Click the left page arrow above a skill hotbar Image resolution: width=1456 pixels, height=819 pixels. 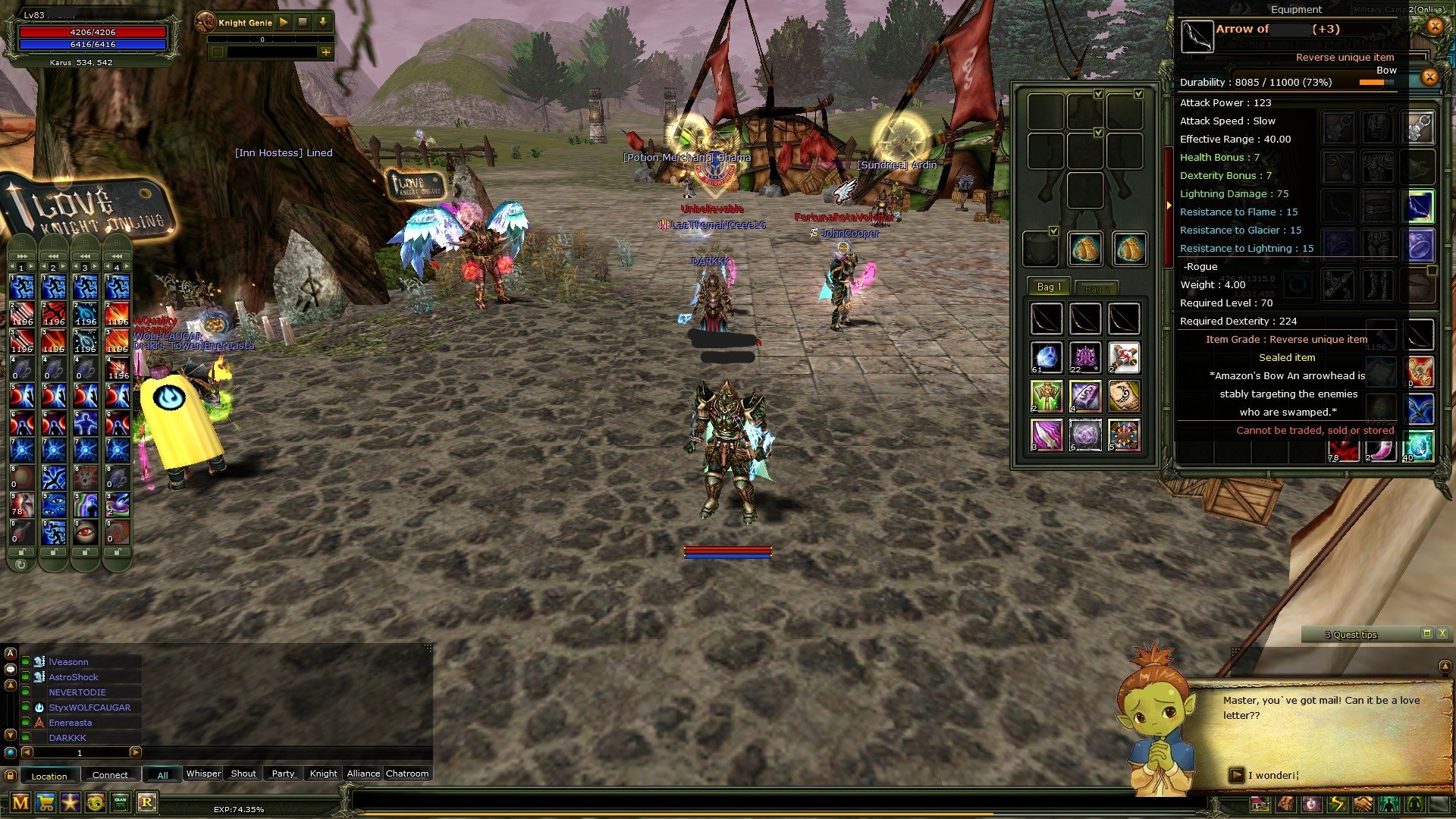pyautogui.click(x=13, y=268)
